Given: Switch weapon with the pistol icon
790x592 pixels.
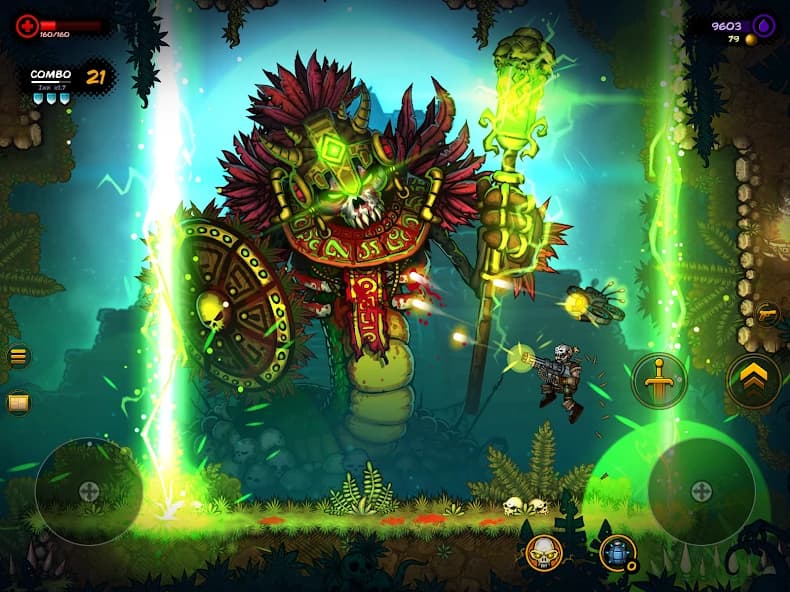Looking at the screenshot, I should (x=767, y=314).
